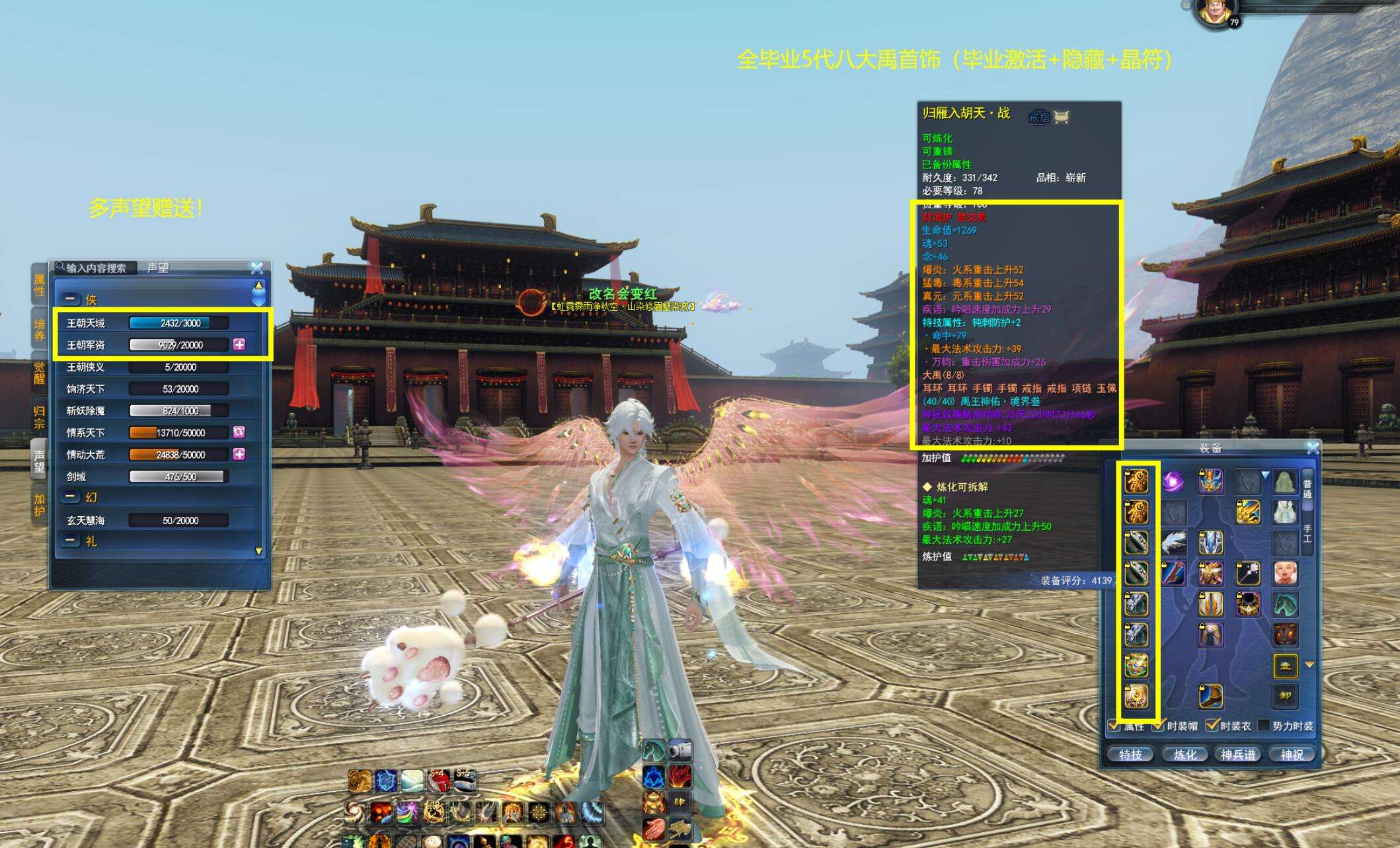Click the 神祝 divine blessing button
1400x848 pixels.
(x=1292, y=754)
